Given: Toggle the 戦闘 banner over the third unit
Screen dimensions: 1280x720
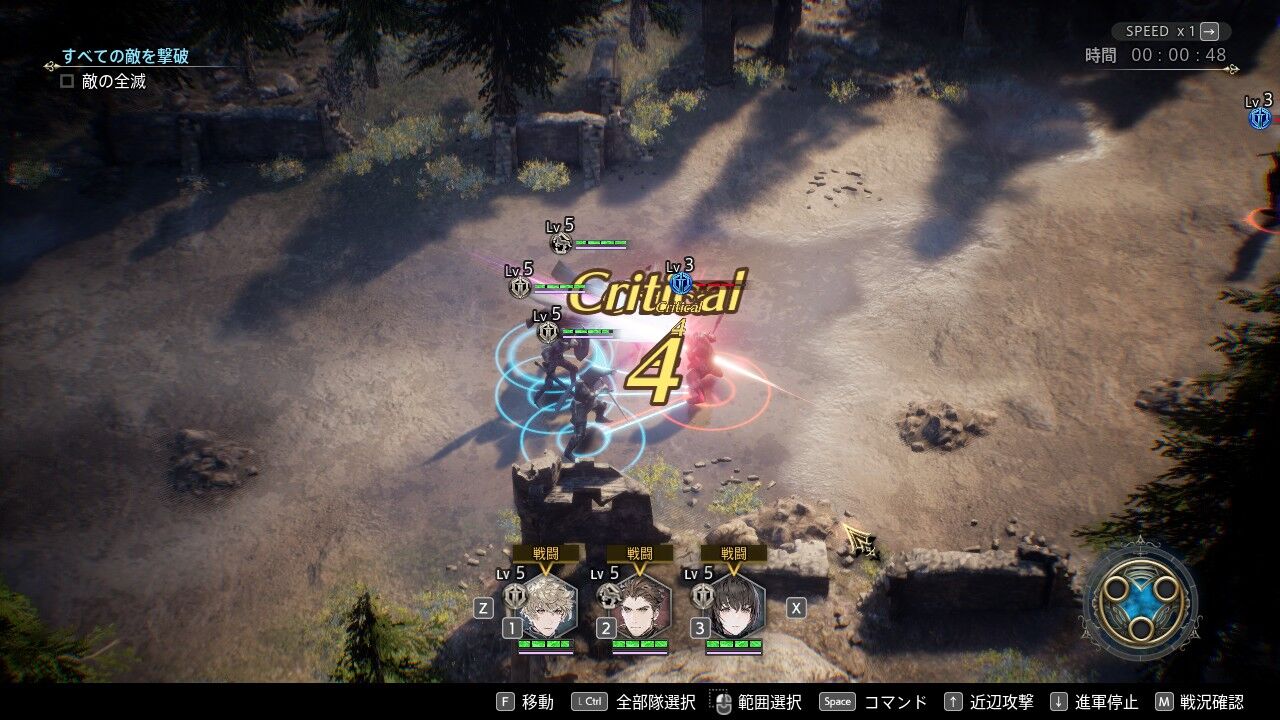Looking at the screenshot, I should [x=735, y=551].
